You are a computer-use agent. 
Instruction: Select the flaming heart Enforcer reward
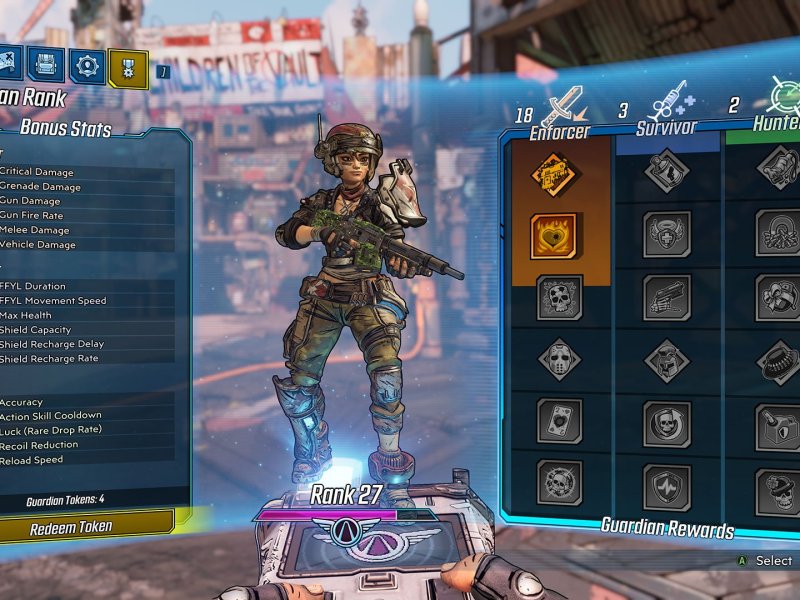tap(556, 237)
